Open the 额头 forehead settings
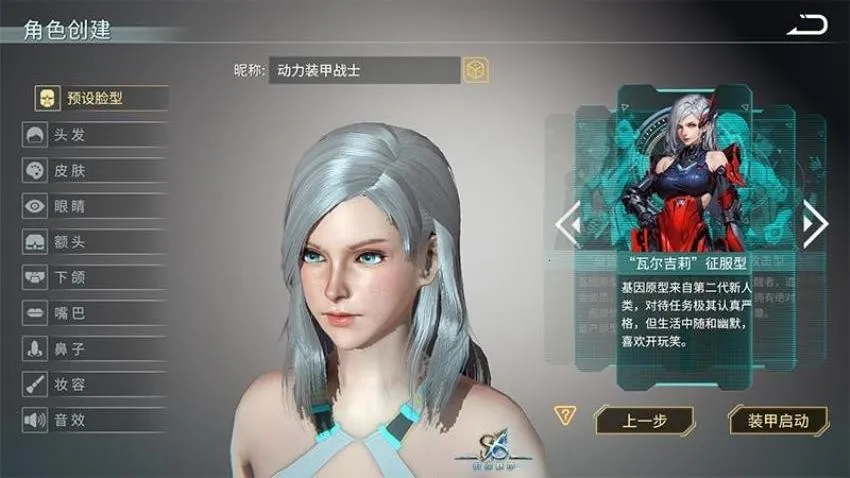Screen dimensions: 850x478 tap(95, 242)
